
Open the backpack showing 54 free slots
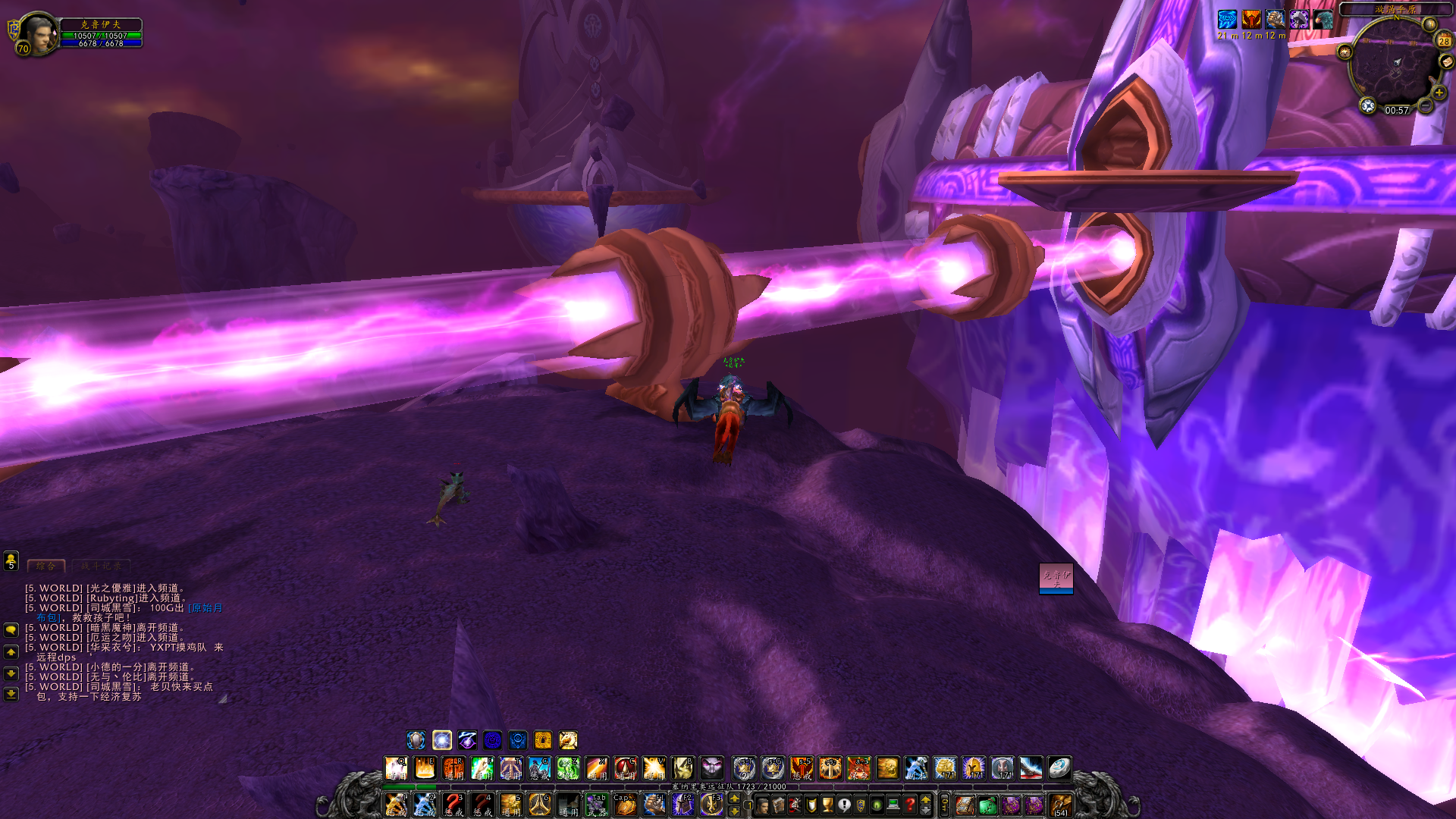tap(1060, 805)
